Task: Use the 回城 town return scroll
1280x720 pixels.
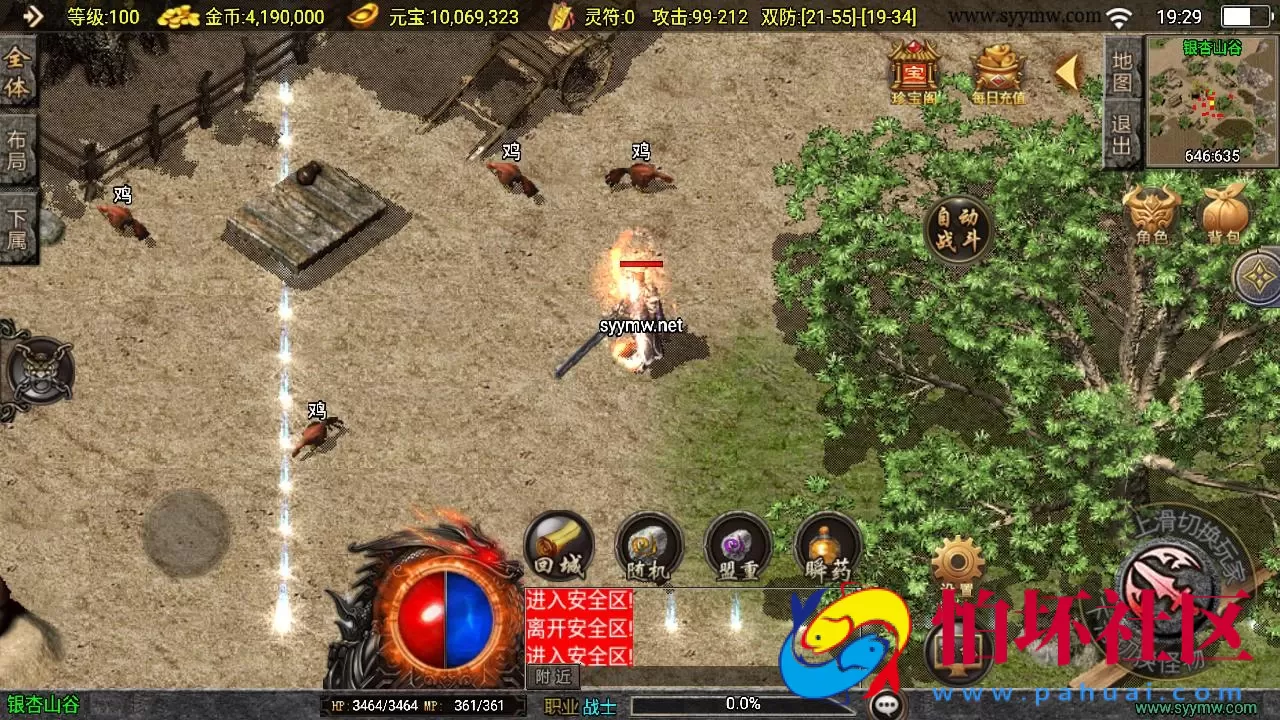Action: click(x=559, y=546)
